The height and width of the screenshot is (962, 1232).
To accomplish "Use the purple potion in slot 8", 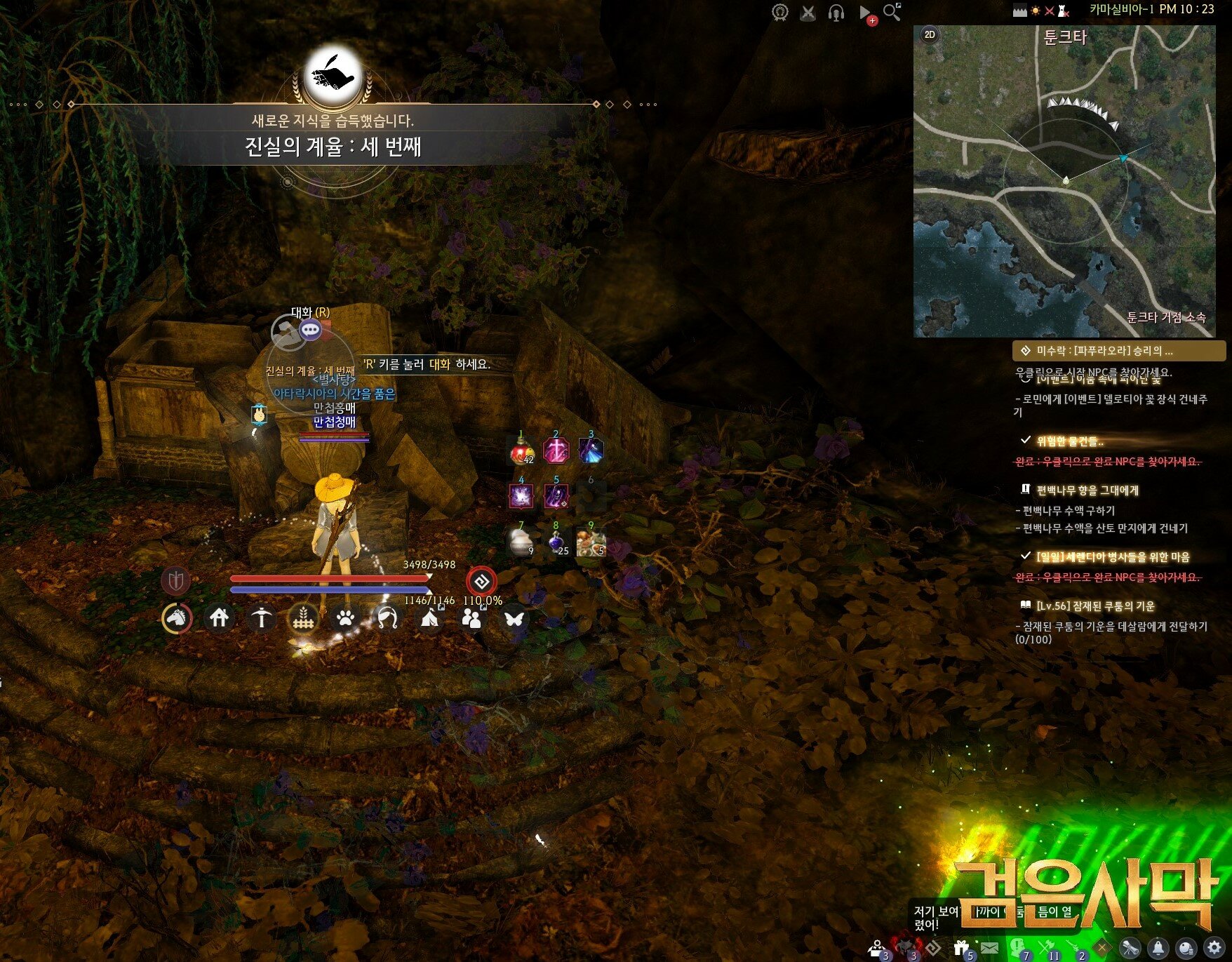I will point(556,542).
